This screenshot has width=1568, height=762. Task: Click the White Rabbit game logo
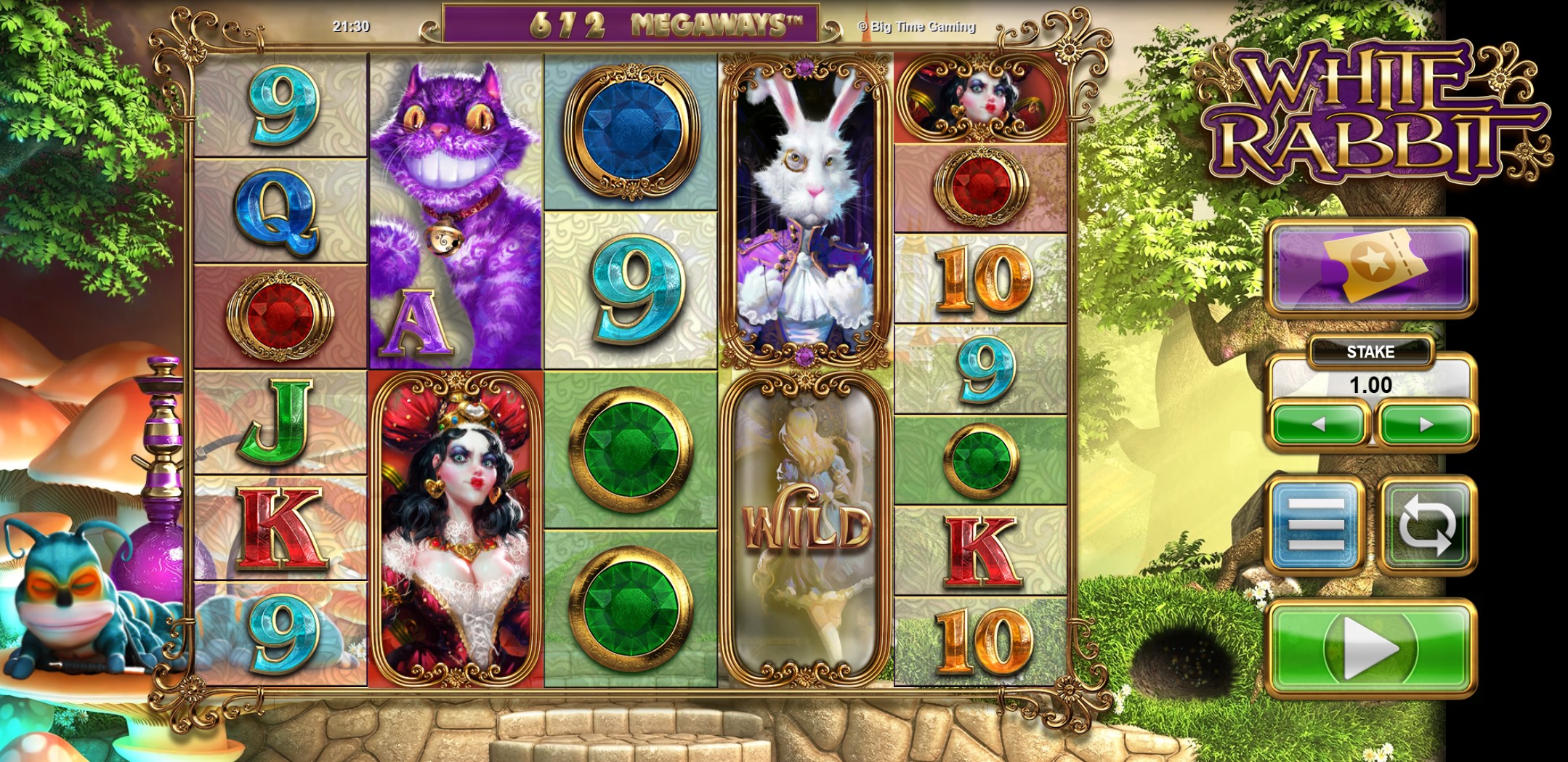pyautogui.click(x=1366, y=113)
